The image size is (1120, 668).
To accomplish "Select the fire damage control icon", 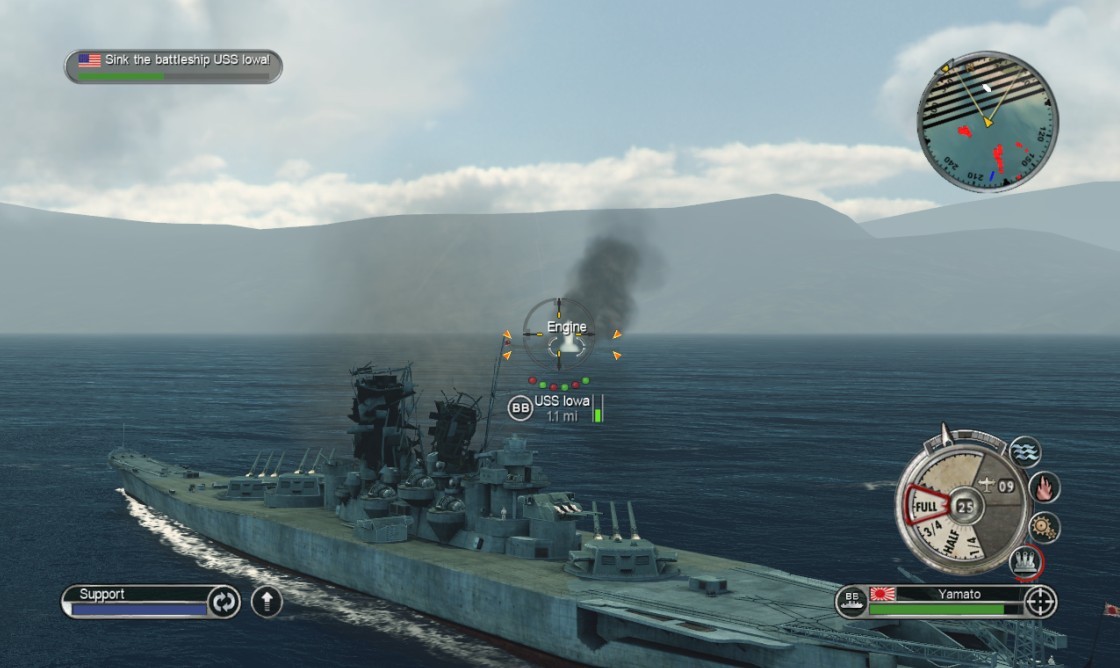I will coord(1044,487).
